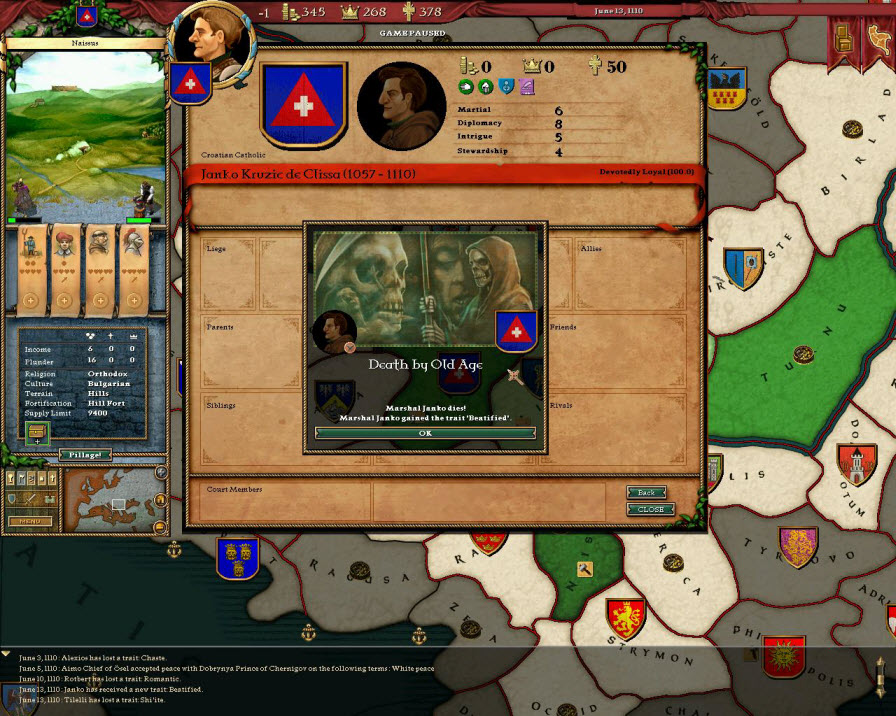Image resolution: width=896 pixels, height=716 pixels.
Task: Open the throne banner in top-right corner
Action: pyautogui.click(x=843, y=36)
